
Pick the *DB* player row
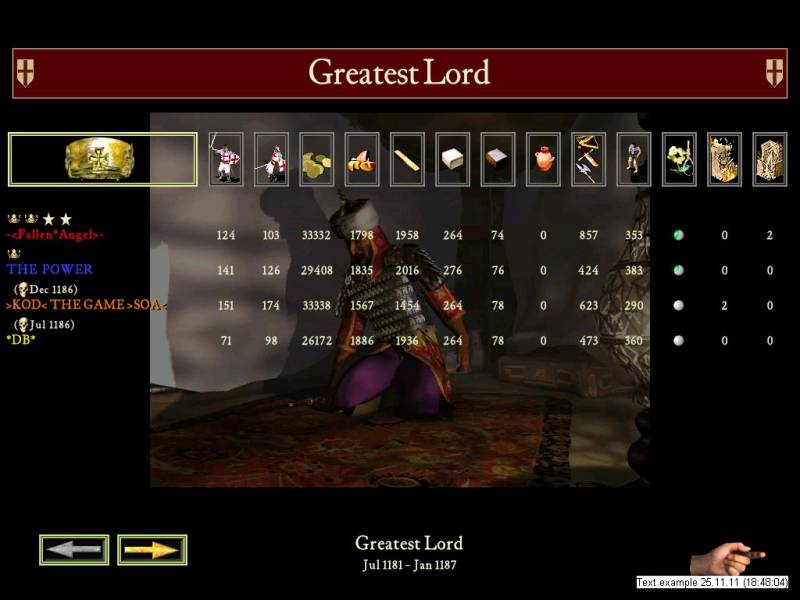[x=21, y=340]
